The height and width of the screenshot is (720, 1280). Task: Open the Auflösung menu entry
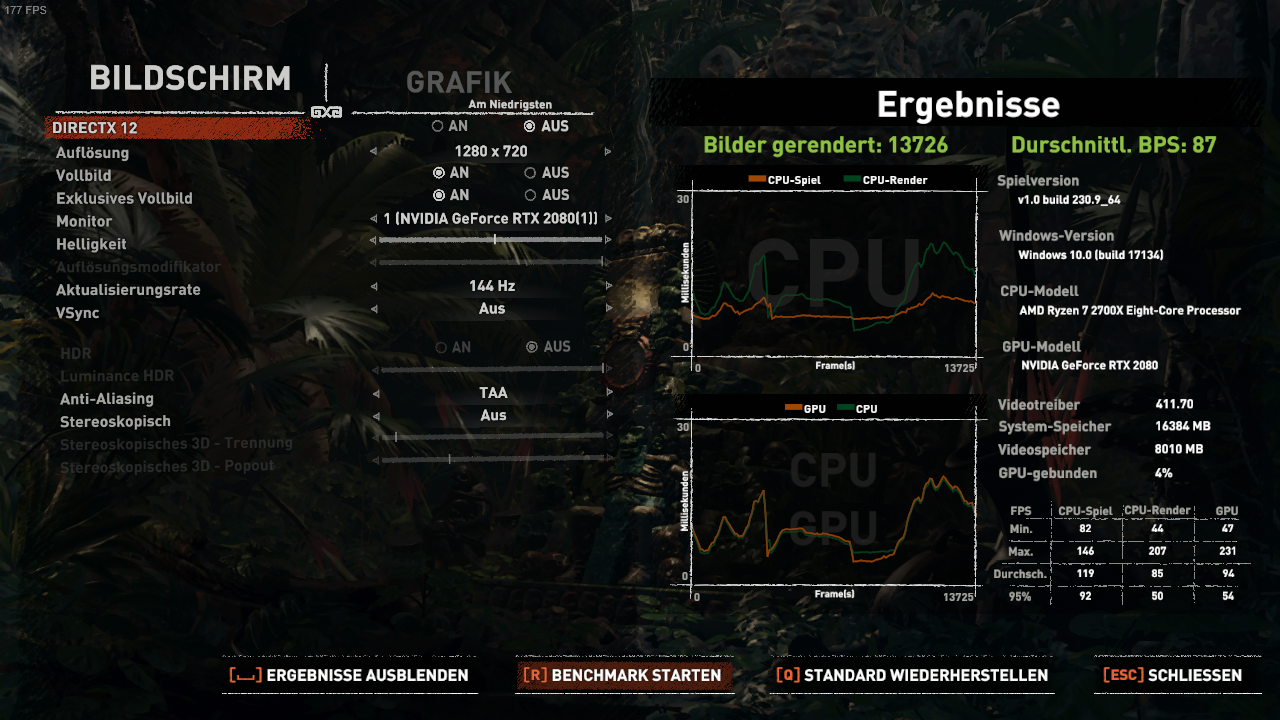coord(95,152)
